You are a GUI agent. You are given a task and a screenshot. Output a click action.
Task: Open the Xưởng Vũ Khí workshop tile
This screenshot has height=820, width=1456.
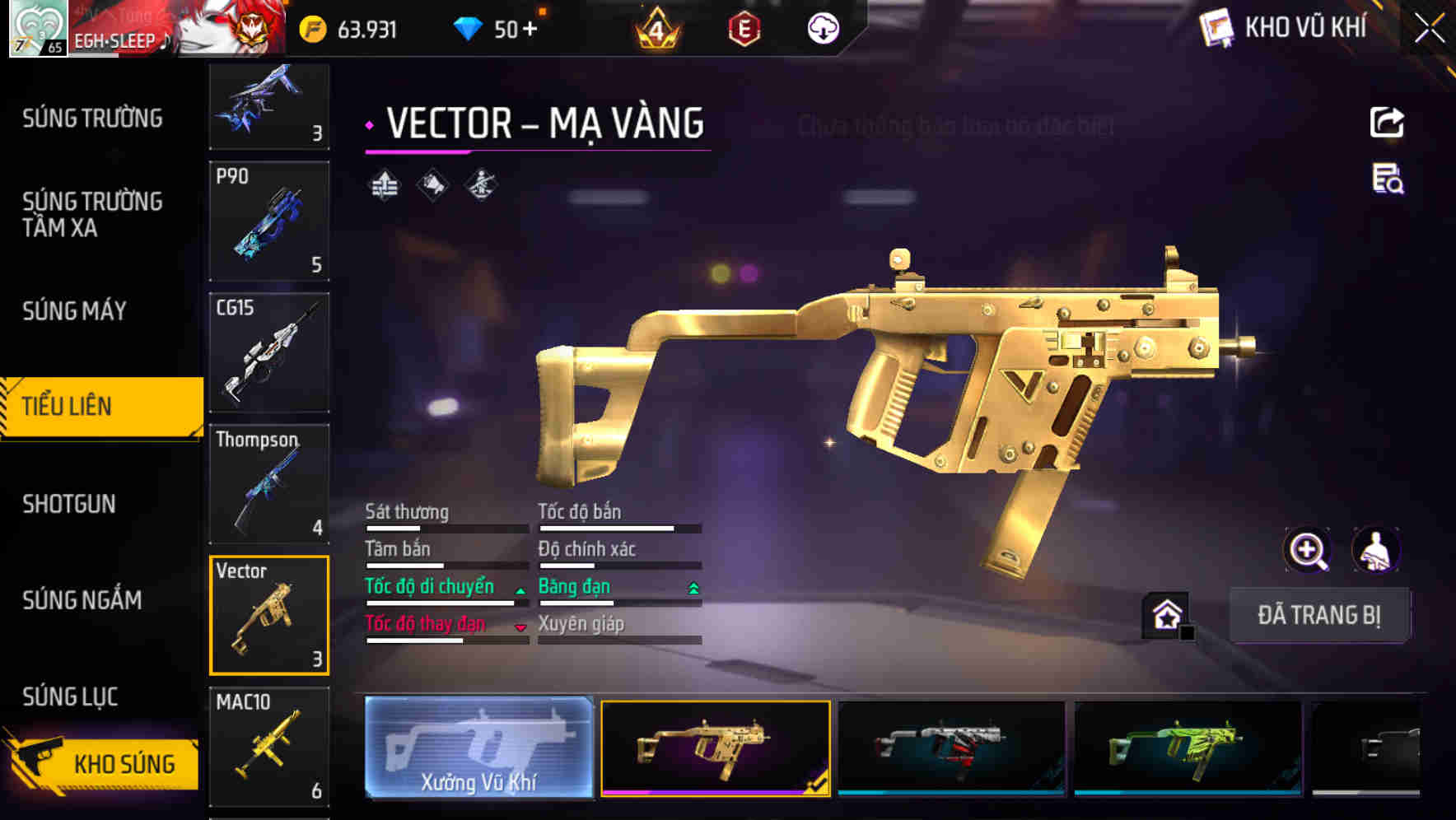(478, 748)
